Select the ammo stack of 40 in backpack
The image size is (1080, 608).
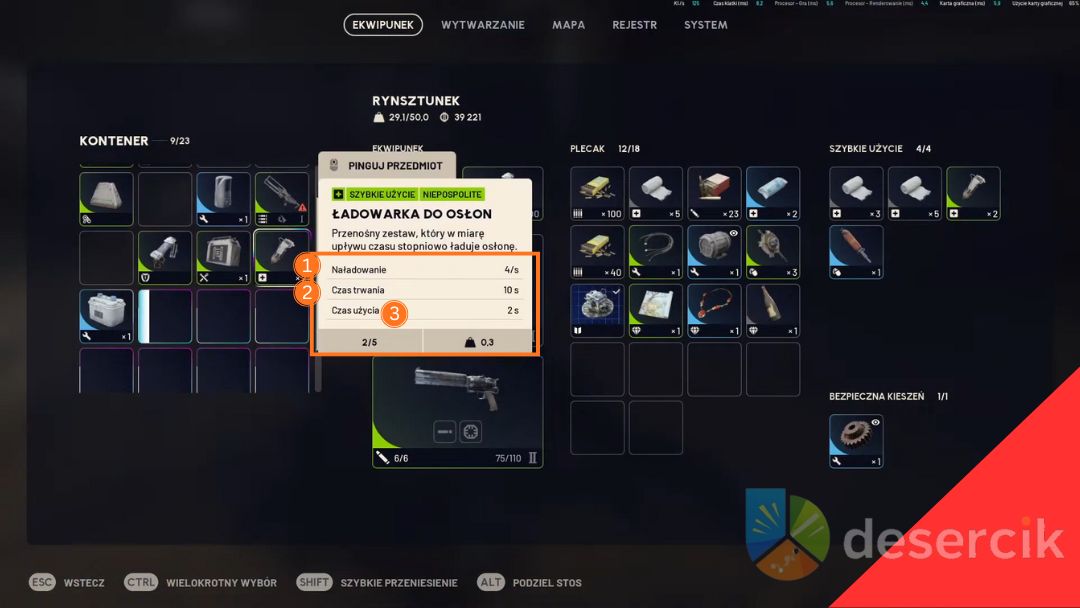pyautogui.click(x=597, y=252)
